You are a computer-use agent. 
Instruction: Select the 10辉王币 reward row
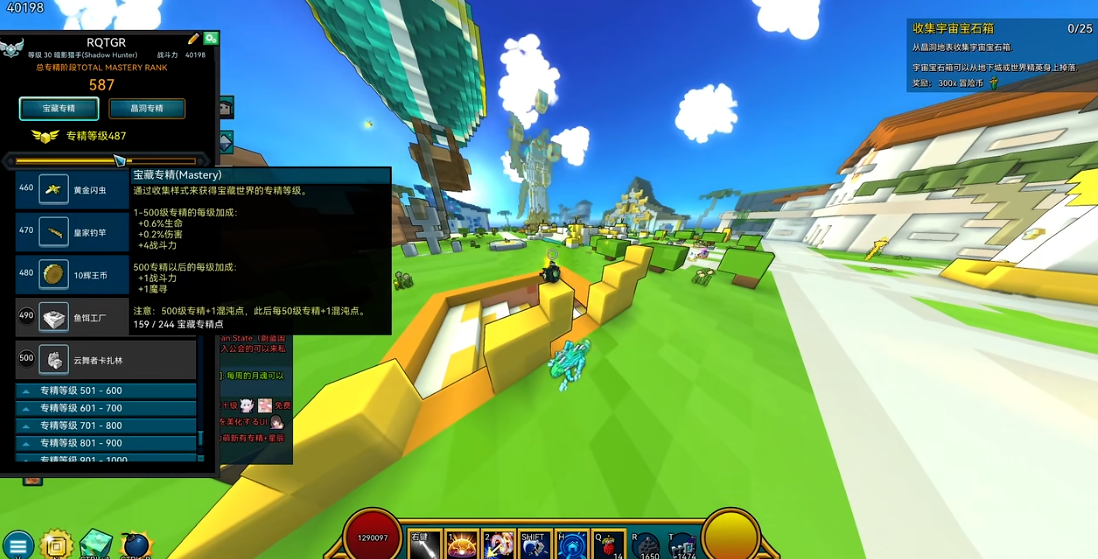pos(73,274)
